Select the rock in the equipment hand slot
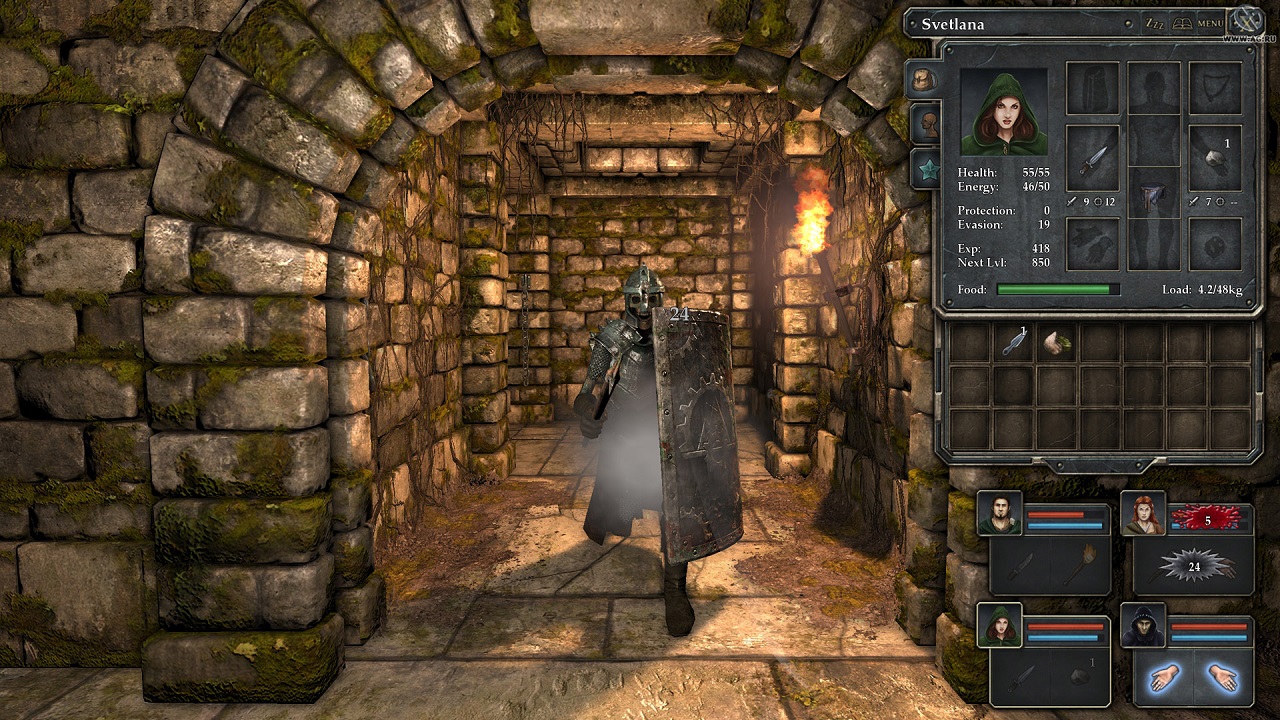This screenshot has height=720, width=1280. (1215, 158)
